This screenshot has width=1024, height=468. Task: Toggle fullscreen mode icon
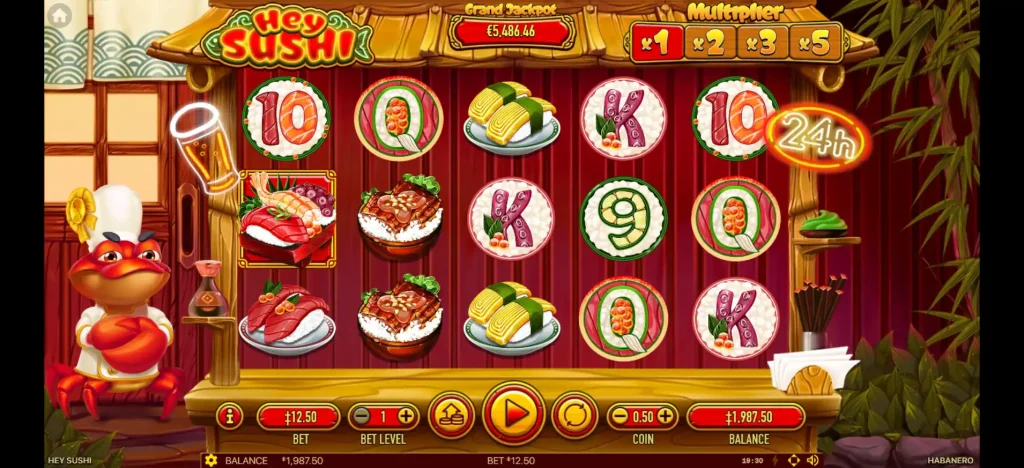pyautogui.click(x=794, y=460)
